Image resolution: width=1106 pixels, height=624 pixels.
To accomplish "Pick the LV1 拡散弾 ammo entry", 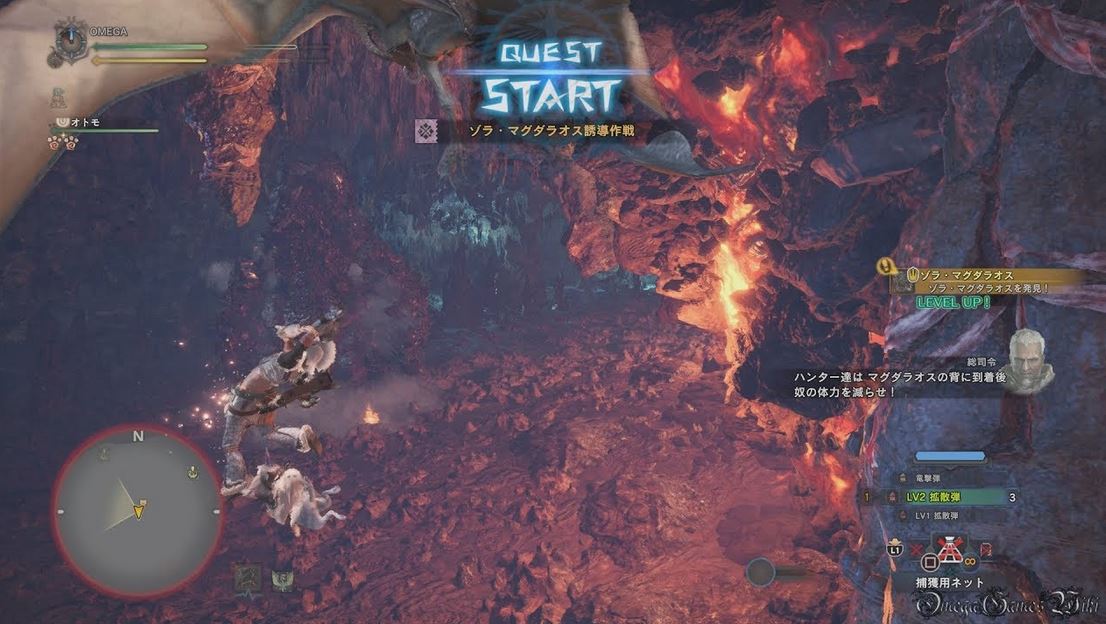I will click(934, 515).
